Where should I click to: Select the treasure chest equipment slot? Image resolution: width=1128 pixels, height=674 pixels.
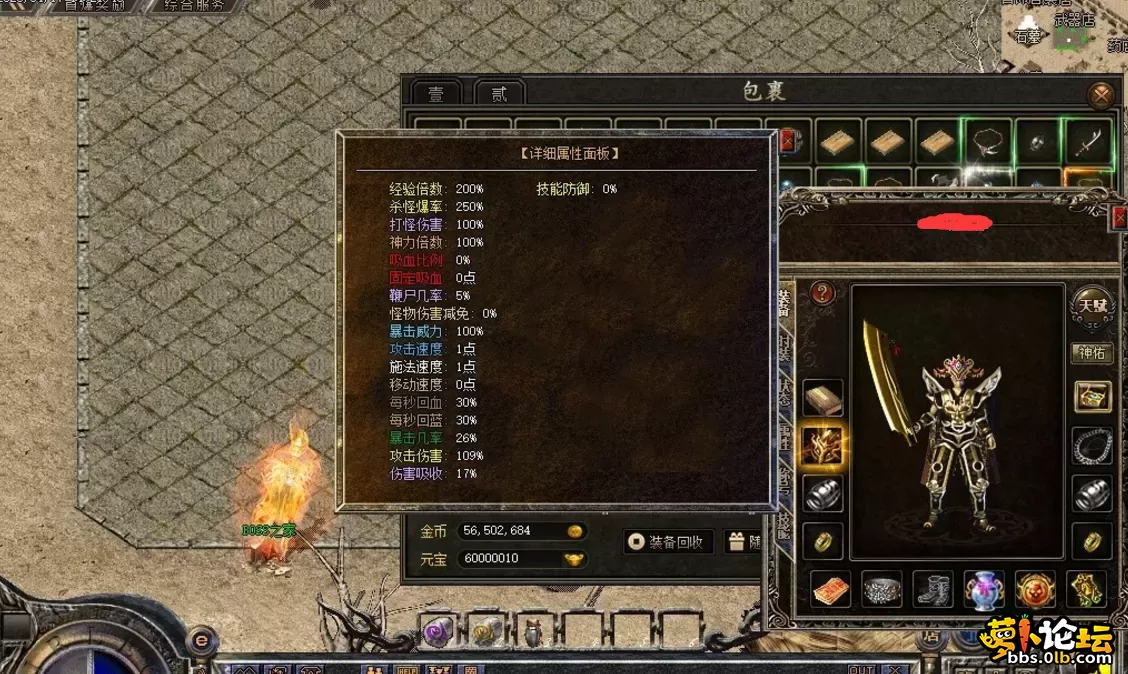point(1092,397)
